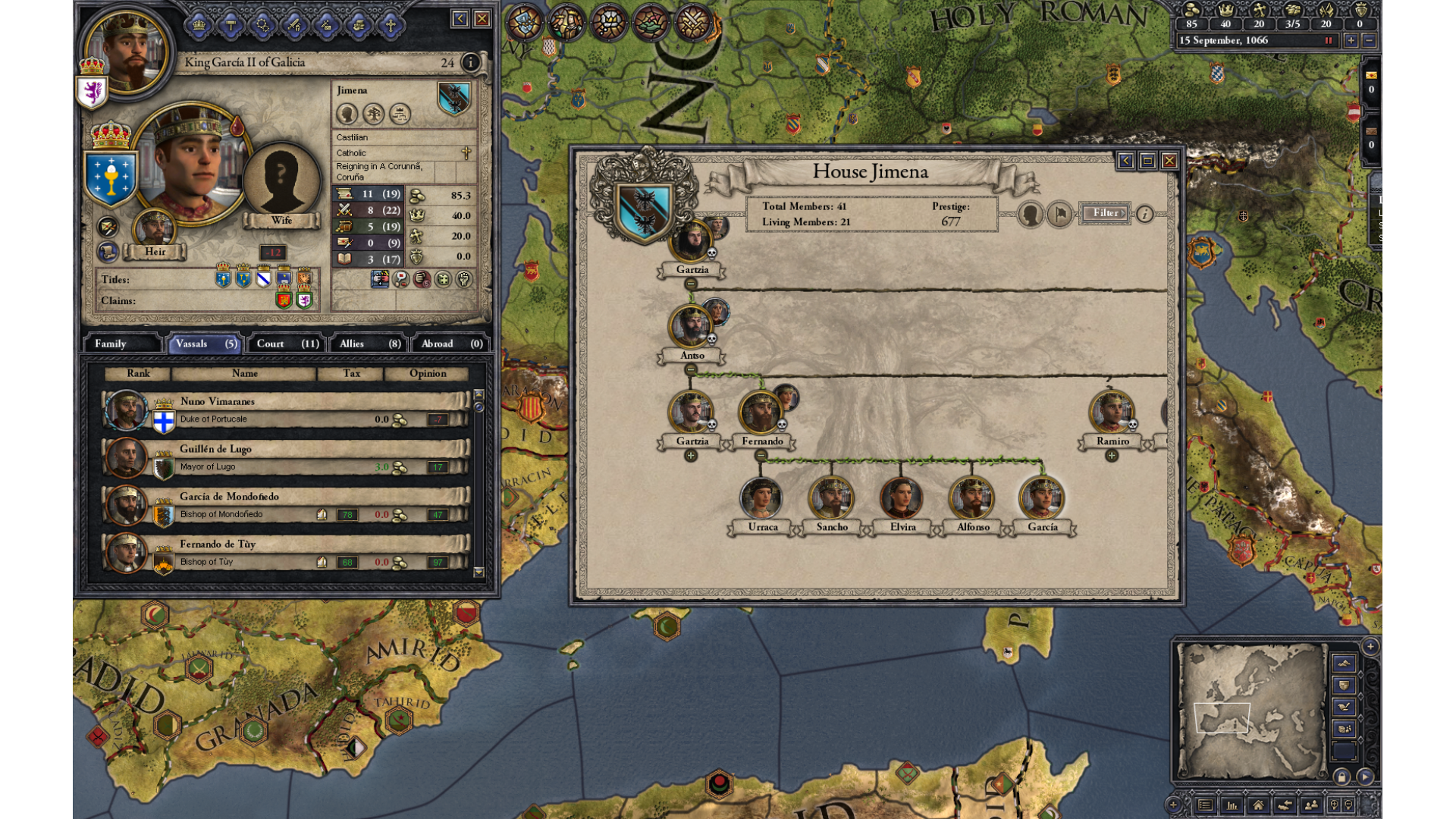Screen dimensions: 1456x819
Task: Increase game speed with plus button
Action: click(1351, 41)
